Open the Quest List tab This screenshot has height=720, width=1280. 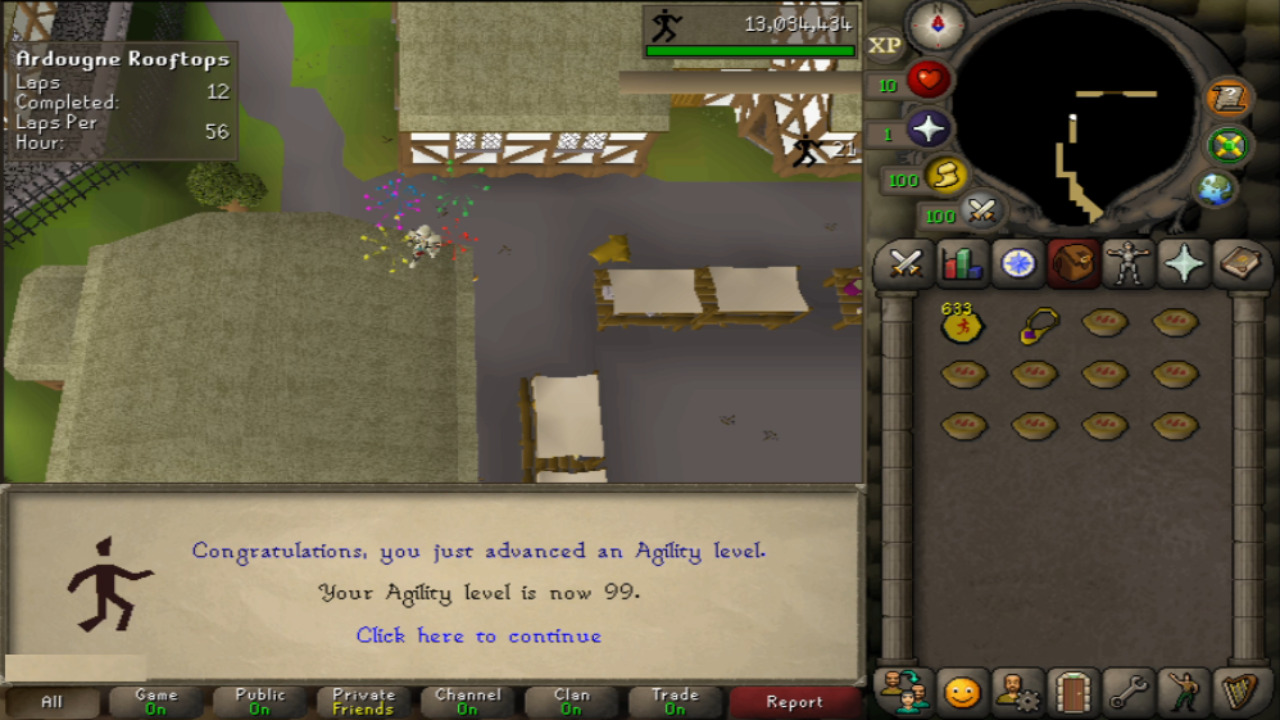click(x=1016, y=264)
